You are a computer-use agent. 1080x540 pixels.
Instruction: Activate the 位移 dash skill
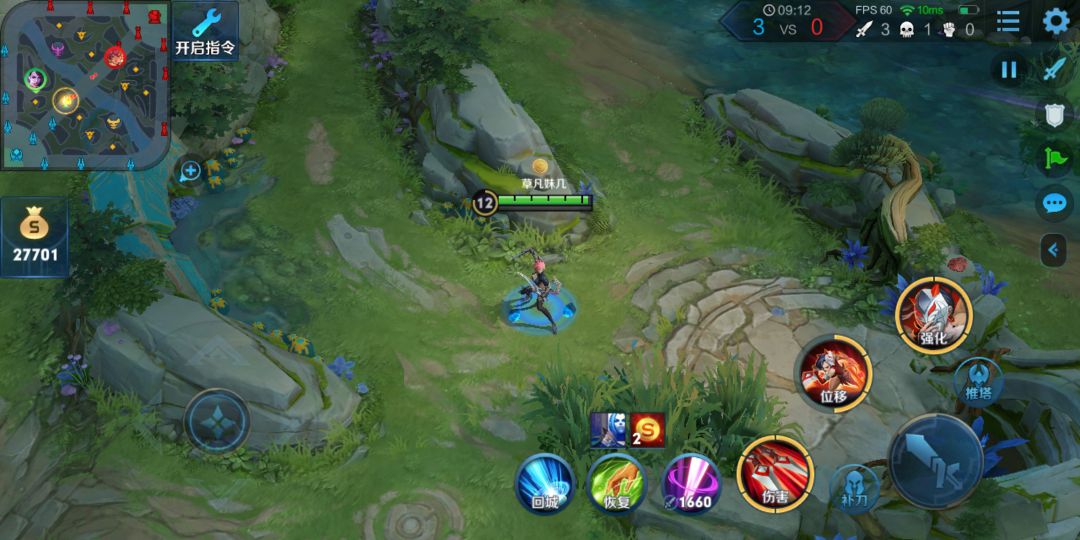(x=833, y=373)
